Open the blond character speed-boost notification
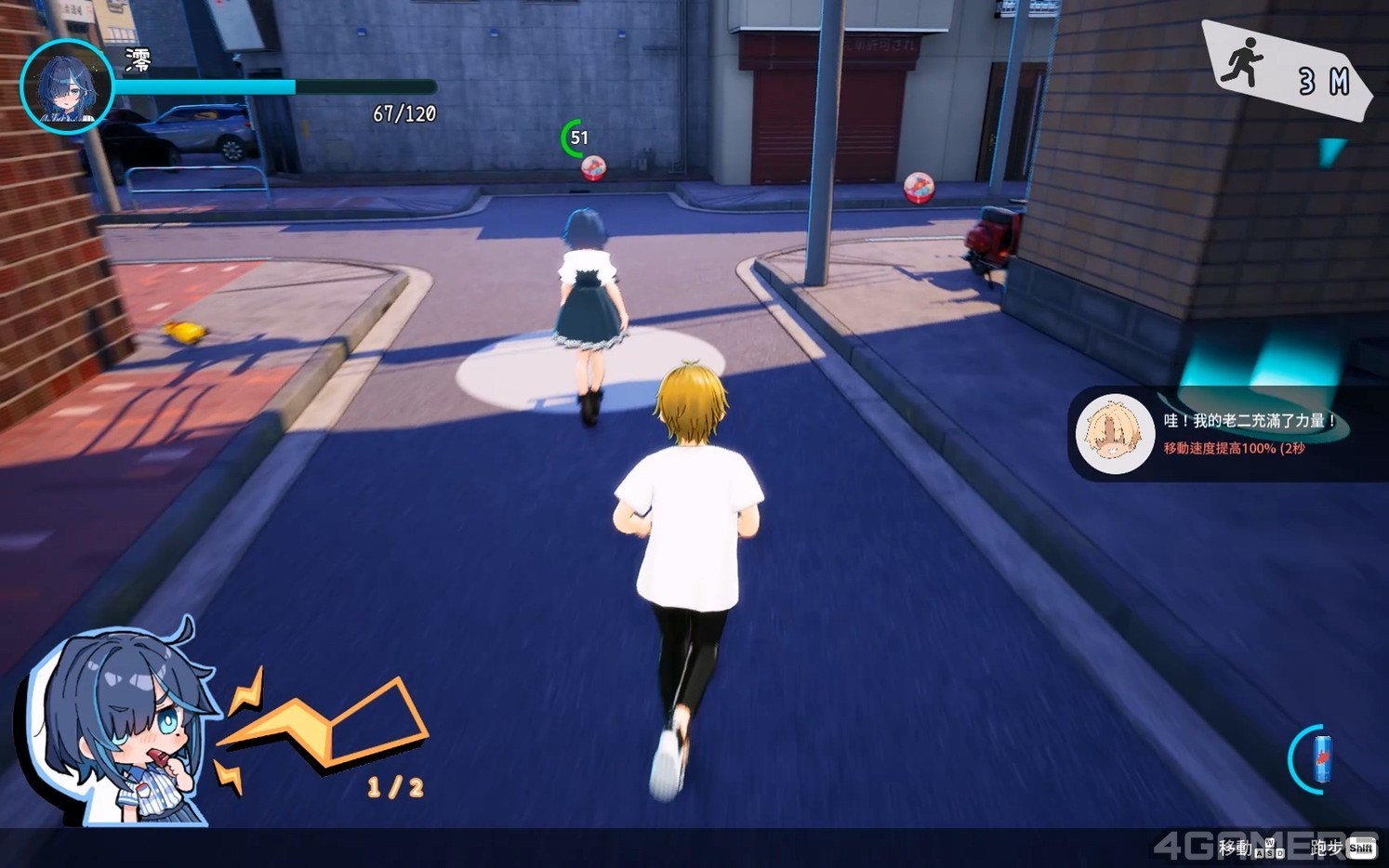The height and width of the screenshot is (868, 1389). (1227, 434)
